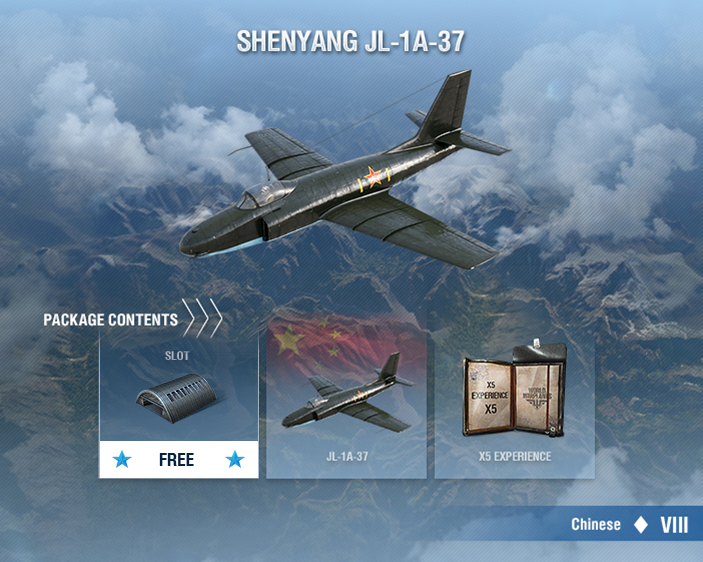
Task: Open the X5 Experience package tile
Action: click(514, 405)
